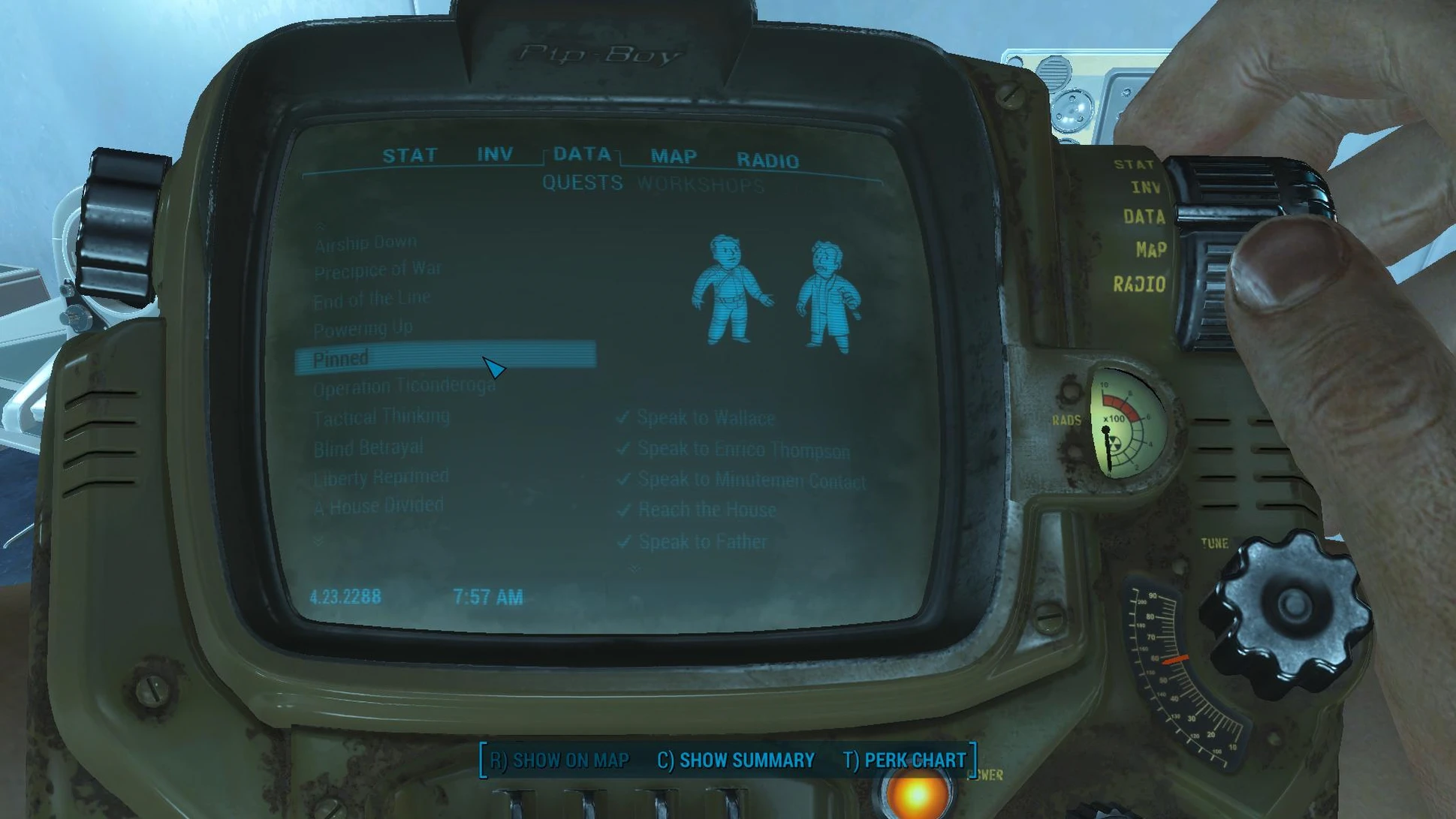Pick A House Divided quest
This screenshot has height=819, width=1456.
[x=378, y=507]
